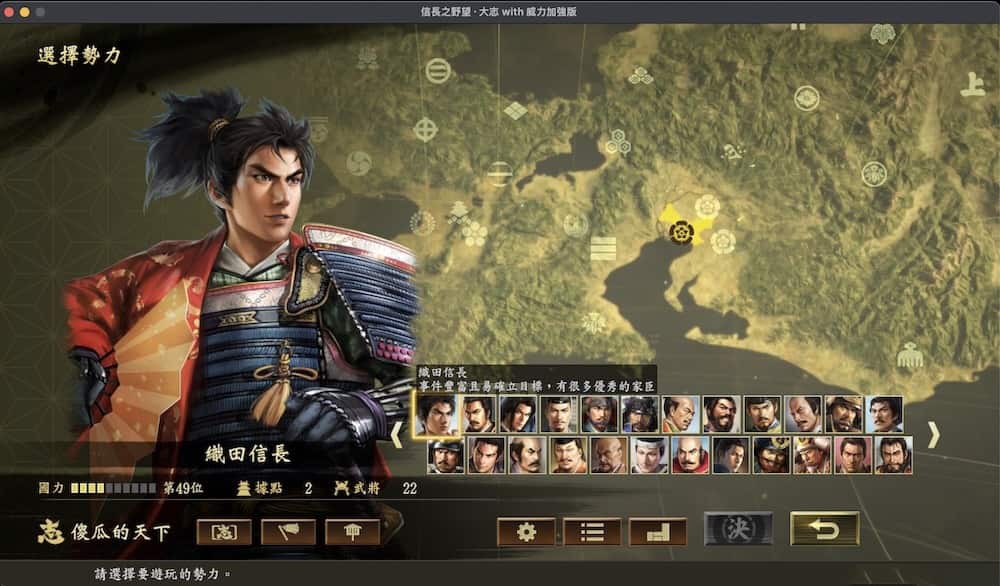
Task: Pick the 上 clan crest on the map
Action: 972,86
